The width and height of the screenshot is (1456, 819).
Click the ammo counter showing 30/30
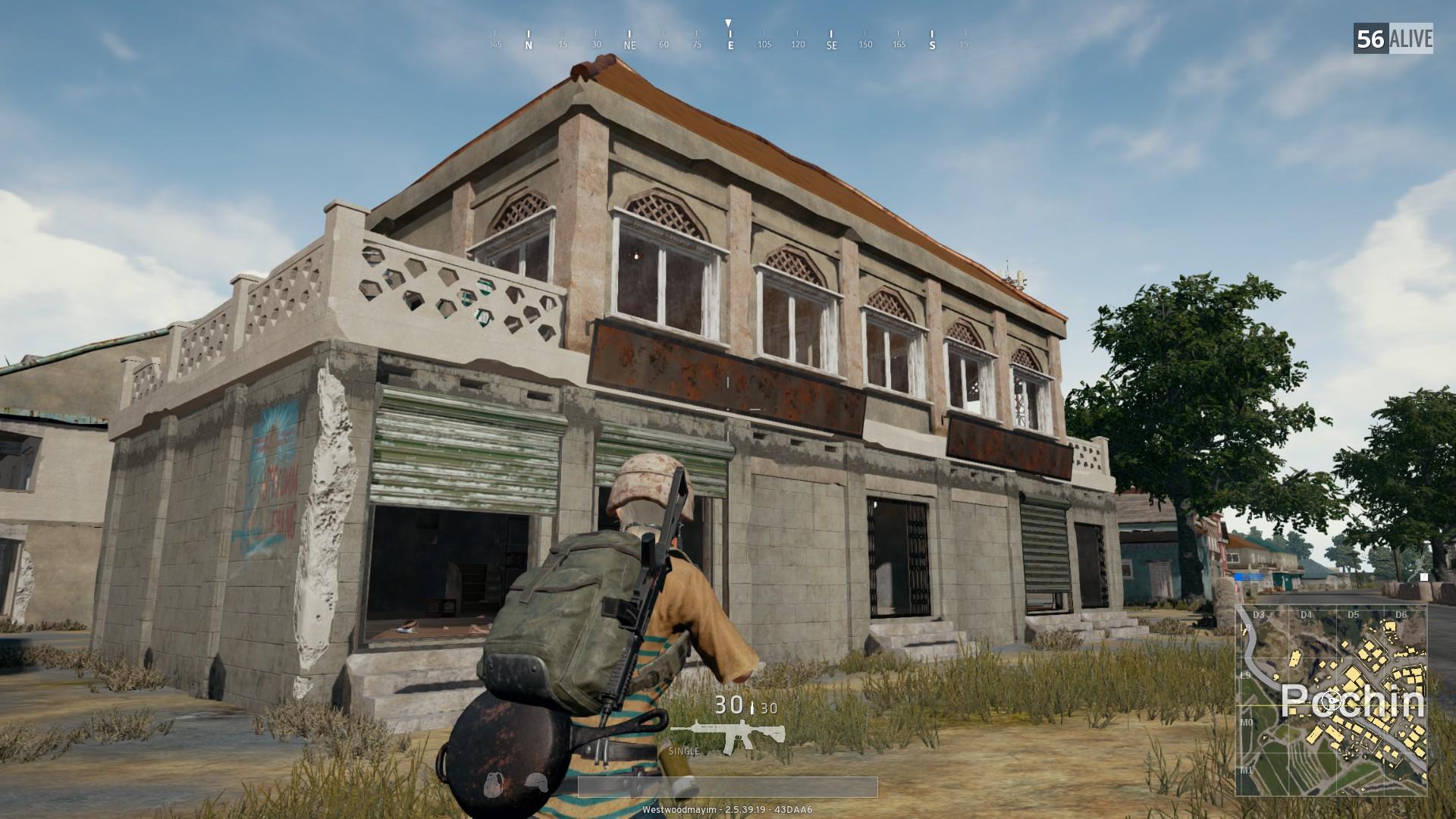pyautogui.click(x=742, y=705)
